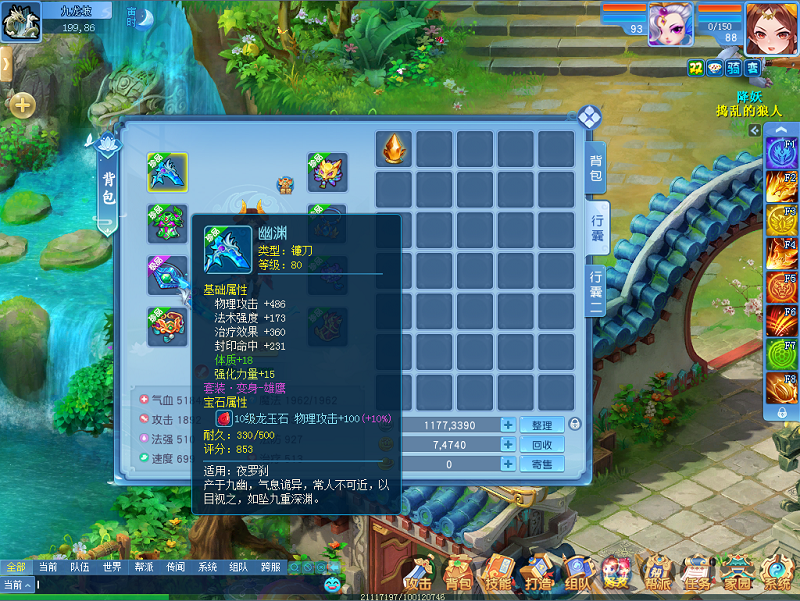
Task: Track the 降妖 quest entry
Action: tap(750, 97)
